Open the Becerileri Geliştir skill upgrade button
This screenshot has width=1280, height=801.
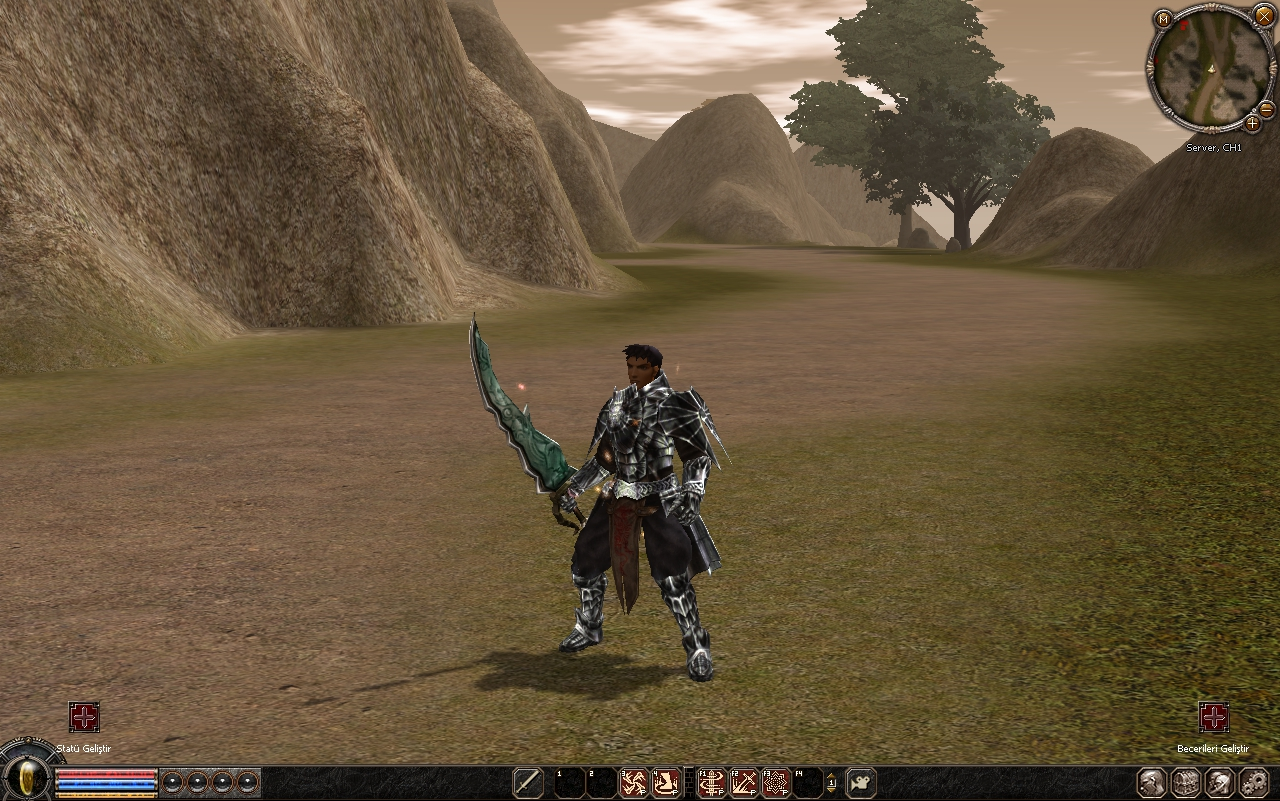click(x=1213, y=717)
